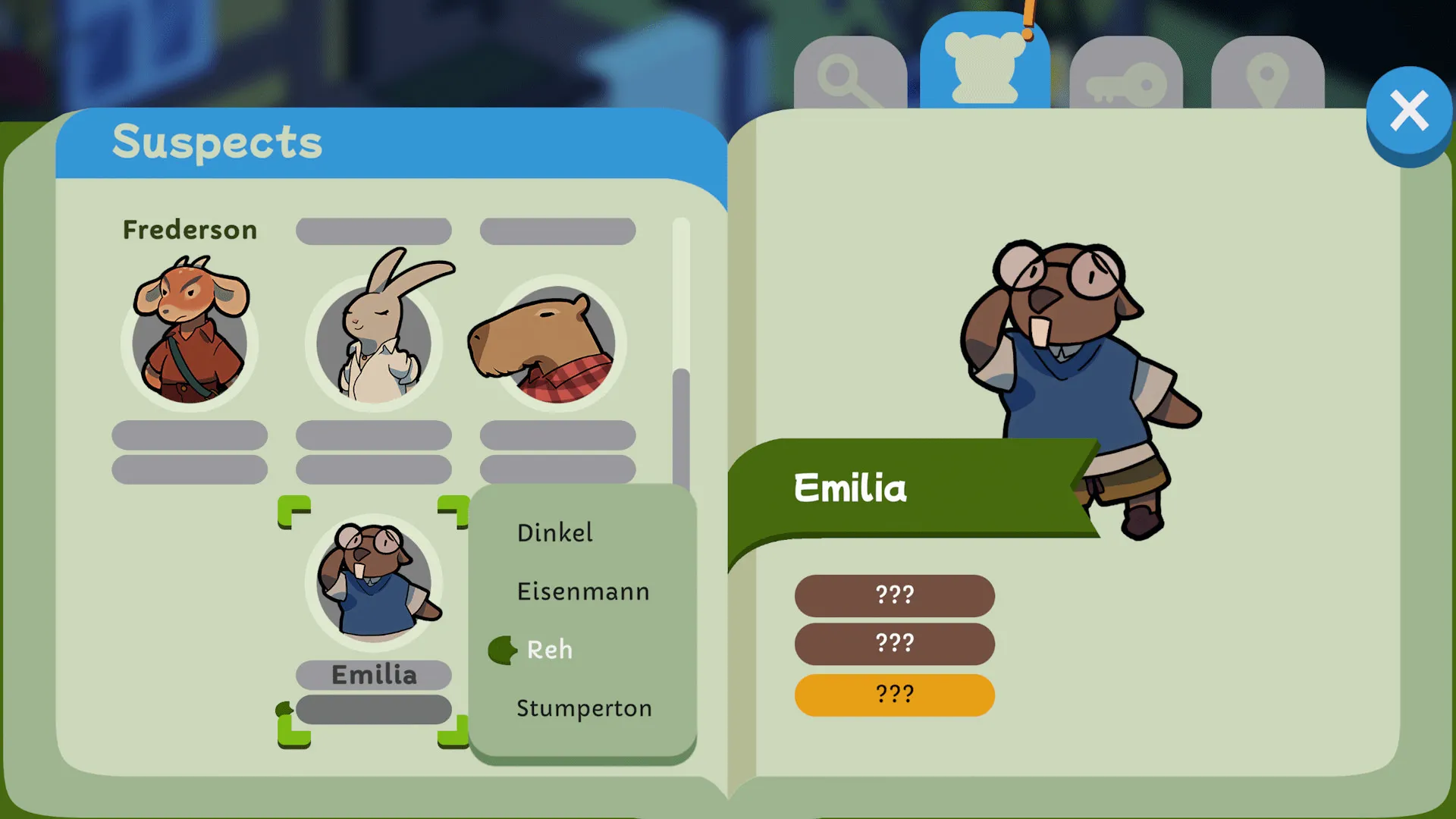Open the key clues tab
The height and width of the screenshot is (819, 1456).
[x=1125, y=76]
